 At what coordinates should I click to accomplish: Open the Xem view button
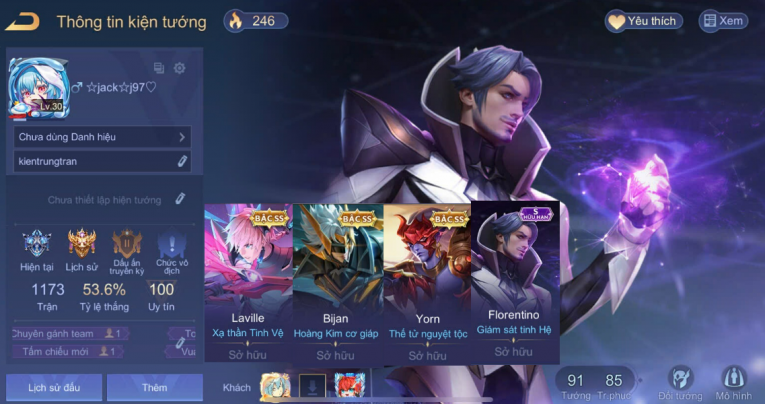click(723, 21)
